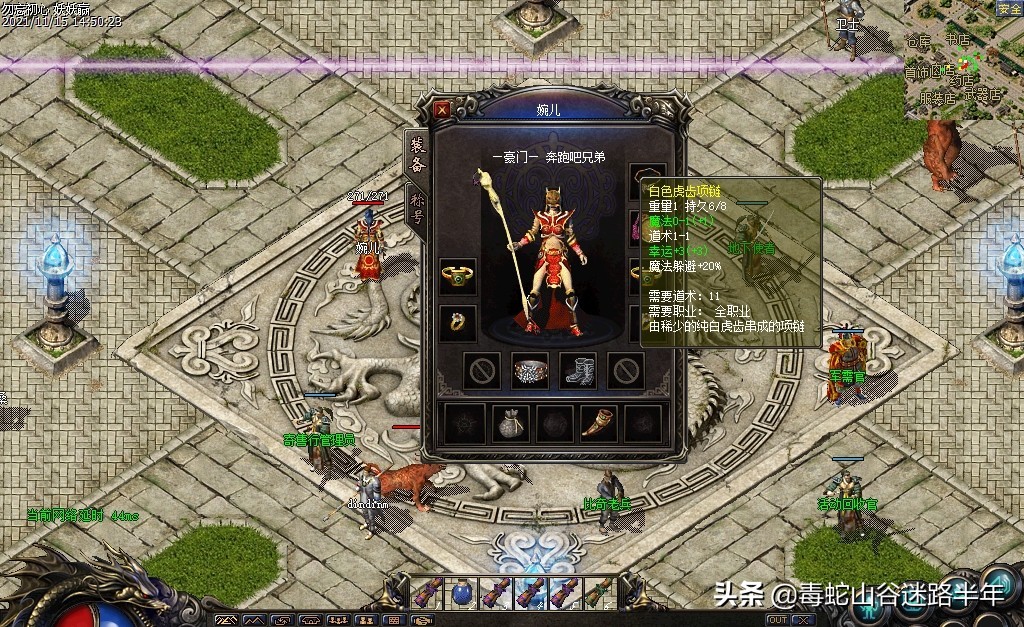Click the X button beside OUT
The height and width of the screenshot is (627, 1024).
pyautogui.click(x=807, y=620)
